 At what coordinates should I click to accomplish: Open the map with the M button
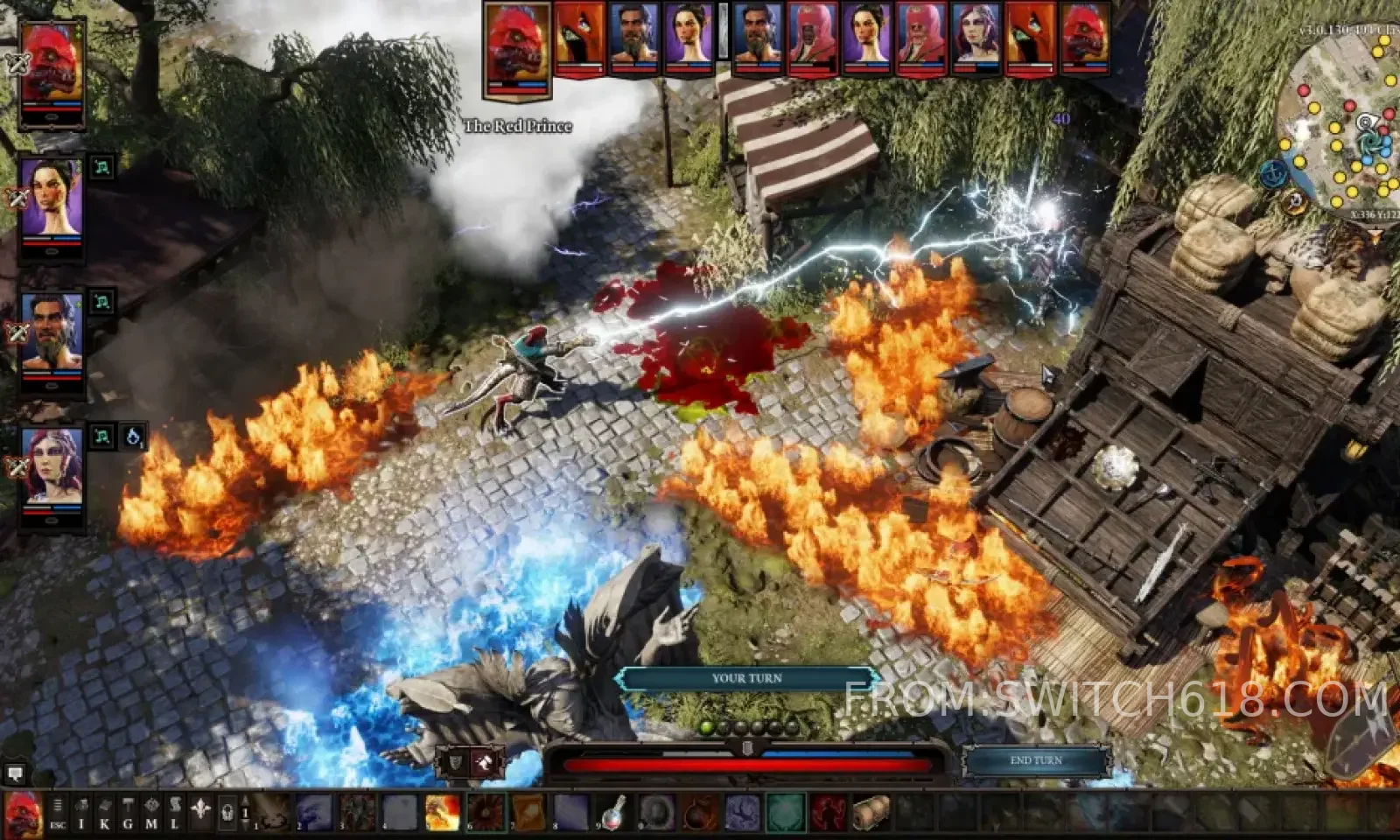tap(151, 814)
